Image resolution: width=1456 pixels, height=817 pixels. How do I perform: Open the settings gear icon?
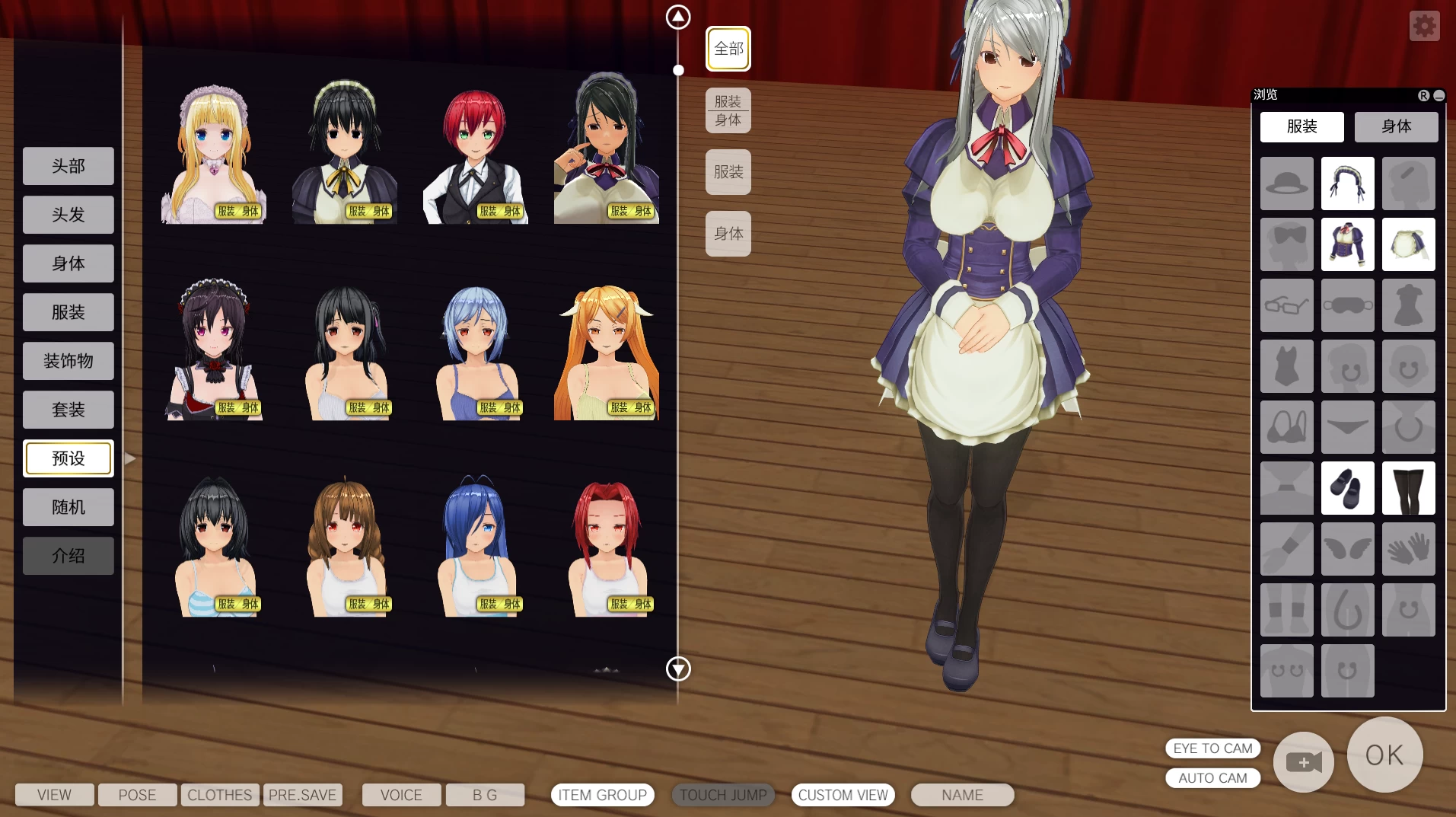point(1424,25)
